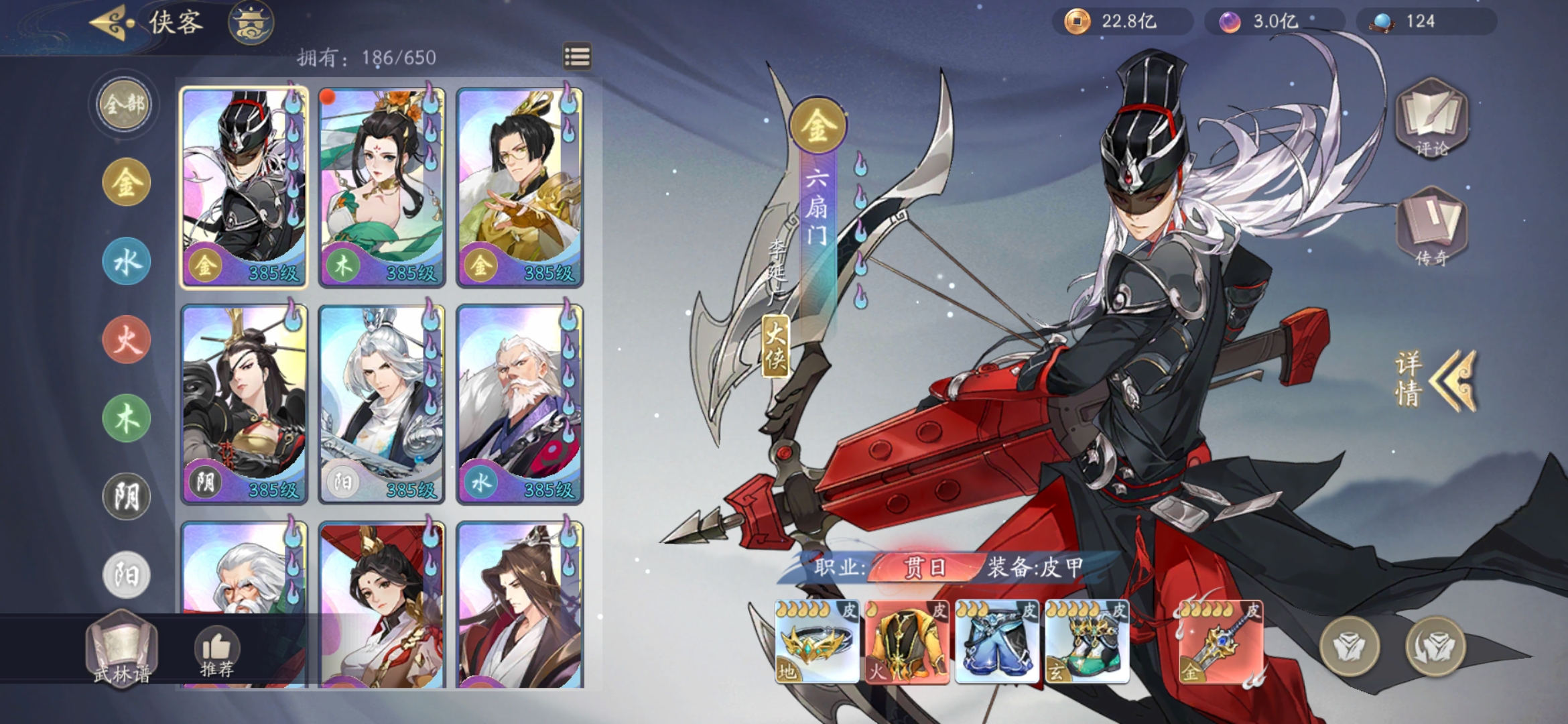Filter heroes by 阳 element
This screenshot has width=1568, height=724.
click(126, 575)
